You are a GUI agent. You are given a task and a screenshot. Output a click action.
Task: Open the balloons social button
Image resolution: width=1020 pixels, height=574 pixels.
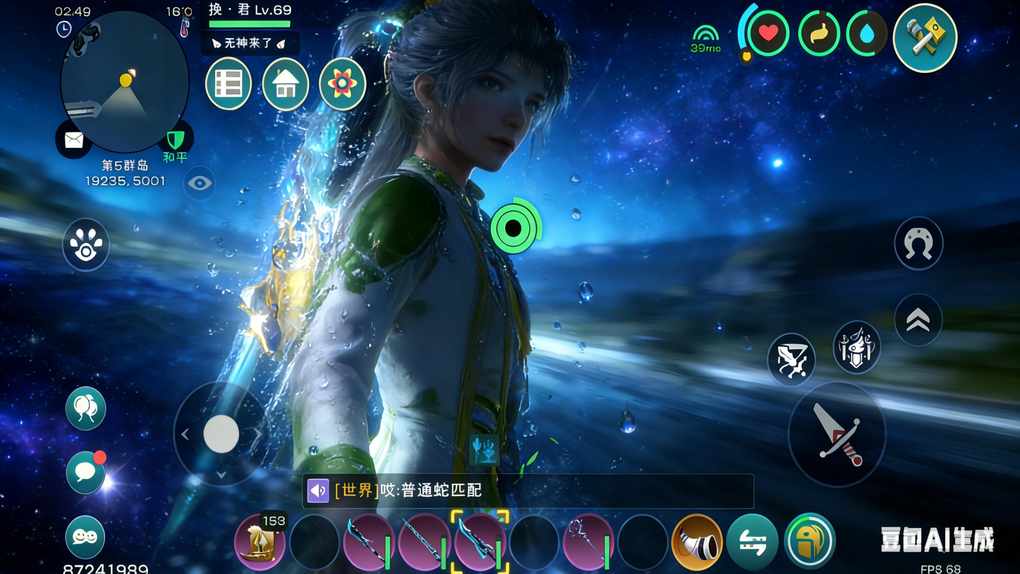point(86,408)
